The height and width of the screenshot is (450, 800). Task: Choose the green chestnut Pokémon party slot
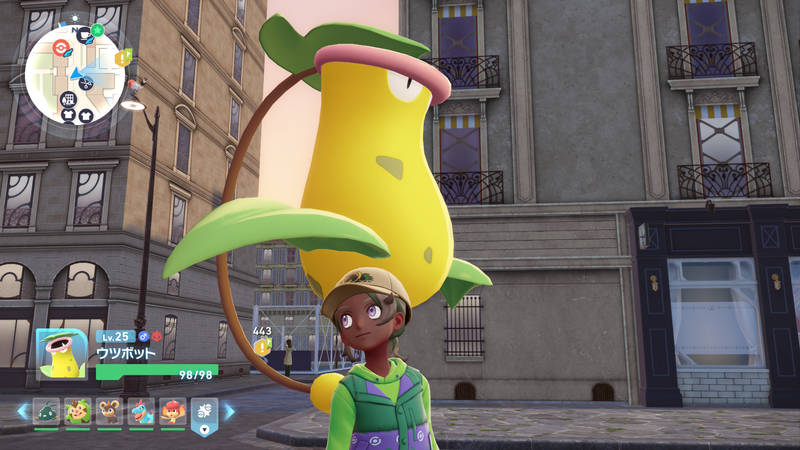[78, 411]
